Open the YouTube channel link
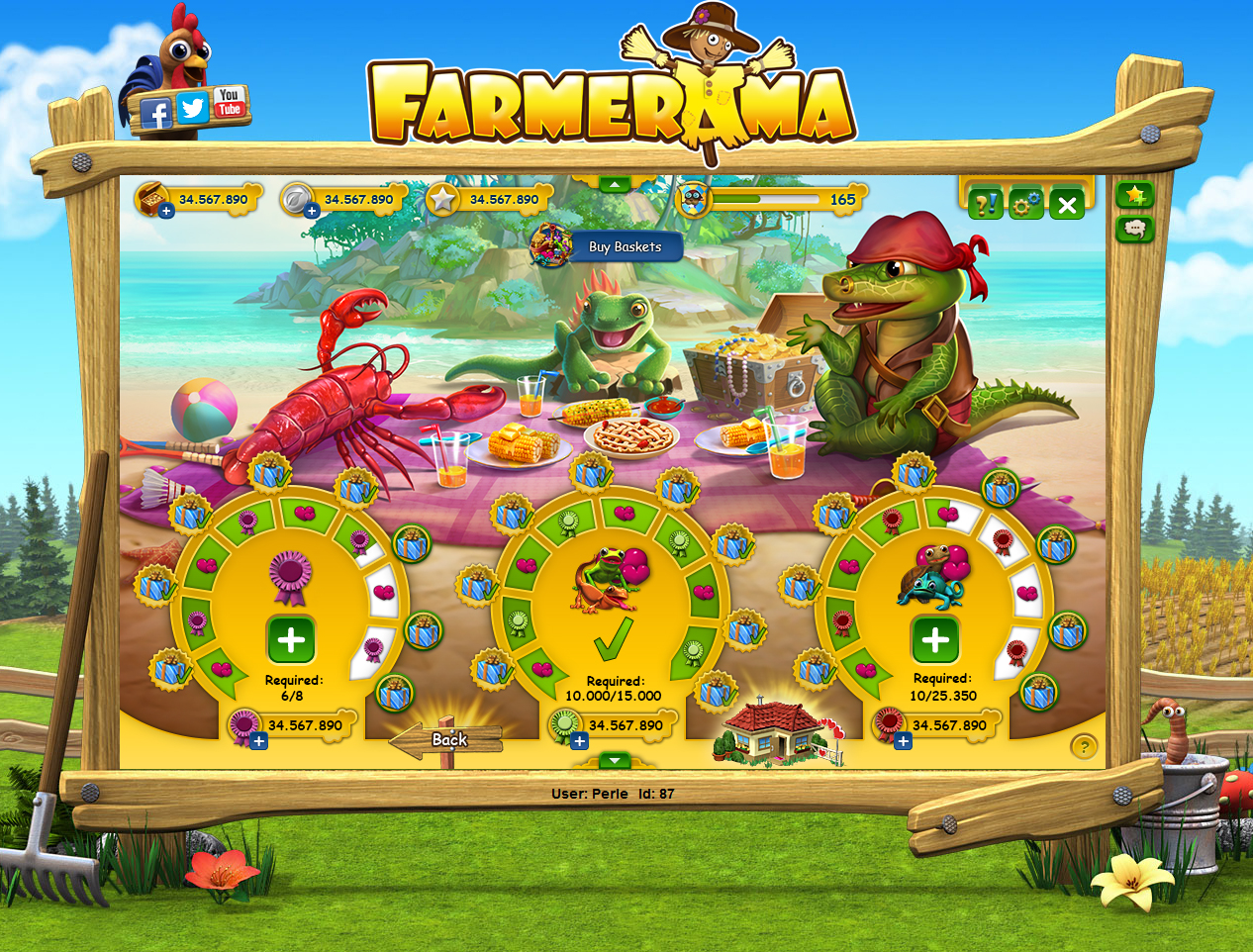Screen dimensions: 1253x952 pyautogui.click(x=229, y=102)
